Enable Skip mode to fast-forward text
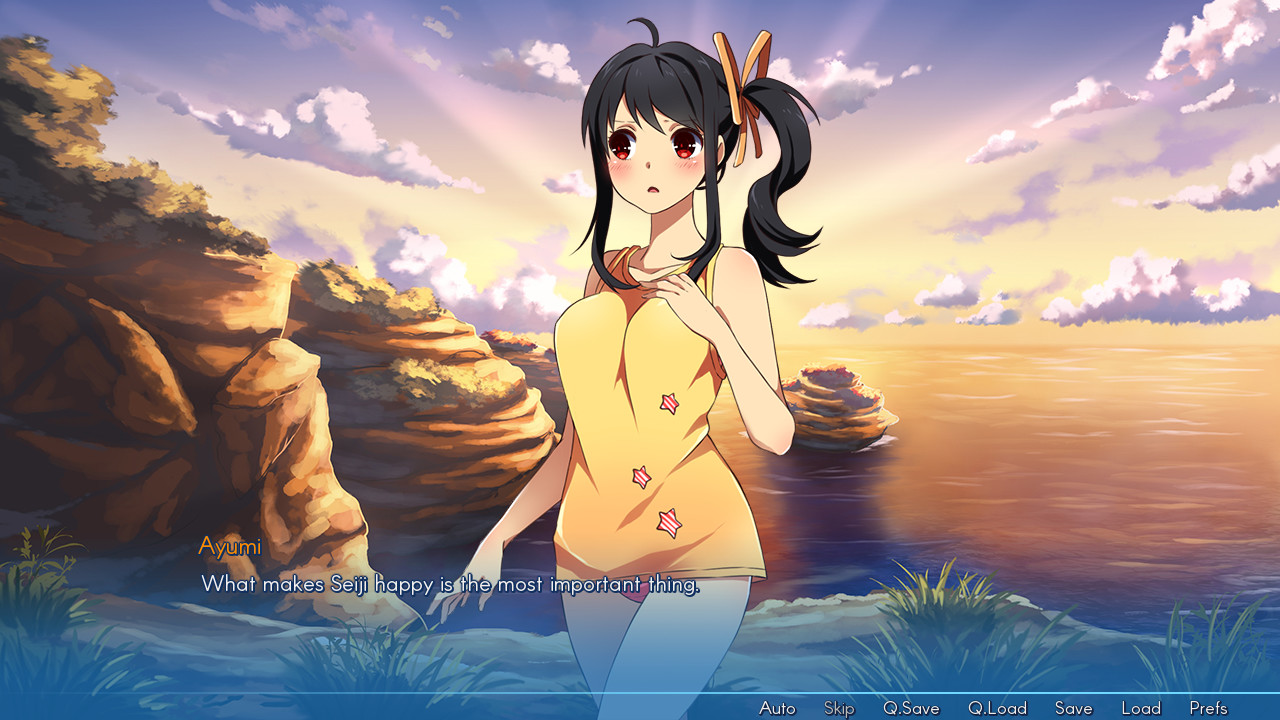The height and width of the screenshot is (720, 1280). [x=838, y=707]
